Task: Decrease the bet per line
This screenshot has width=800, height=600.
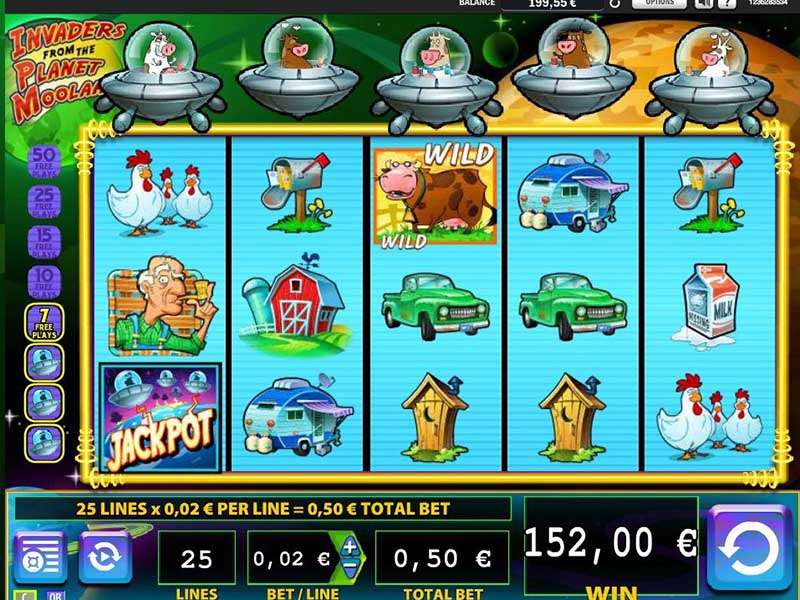Action: pos(350,569)
